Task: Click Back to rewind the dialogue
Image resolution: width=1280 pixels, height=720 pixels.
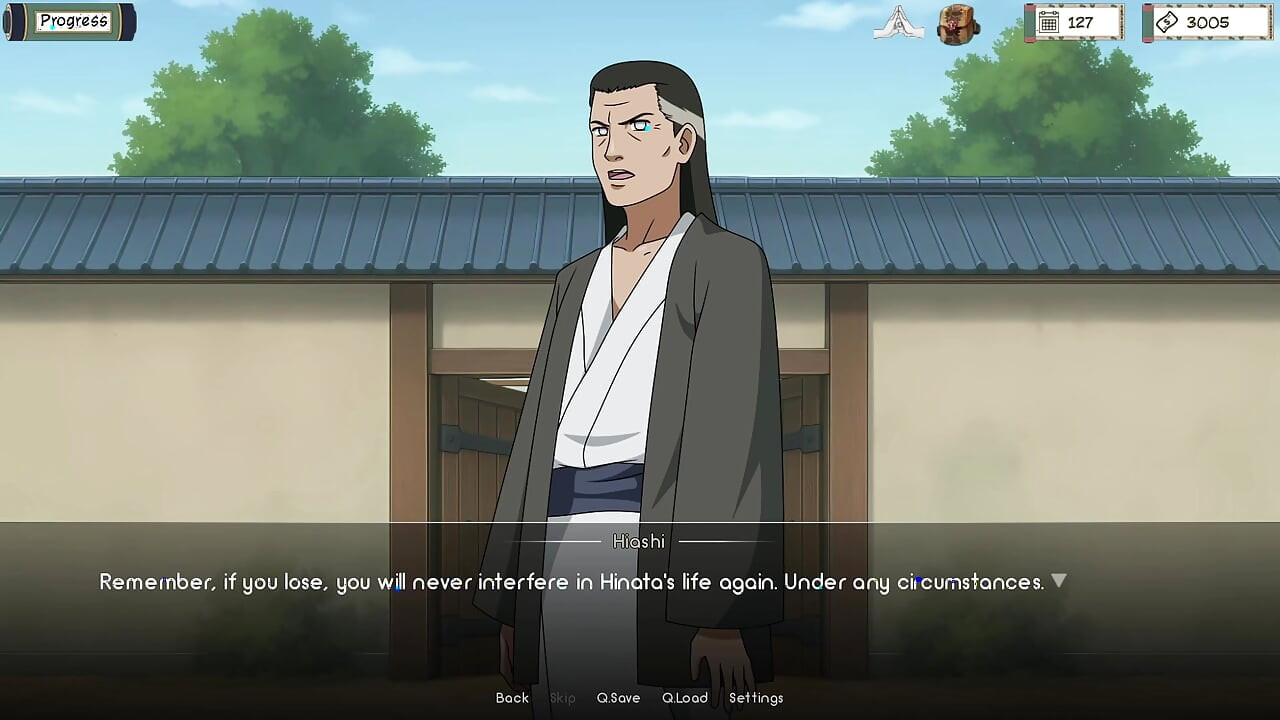Action: (x=511, y=698)
